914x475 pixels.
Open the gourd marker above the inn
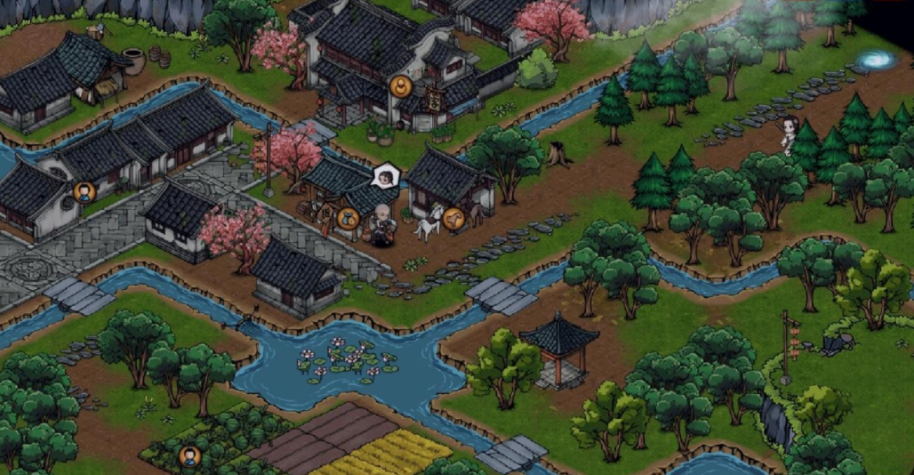click(401, 86)
